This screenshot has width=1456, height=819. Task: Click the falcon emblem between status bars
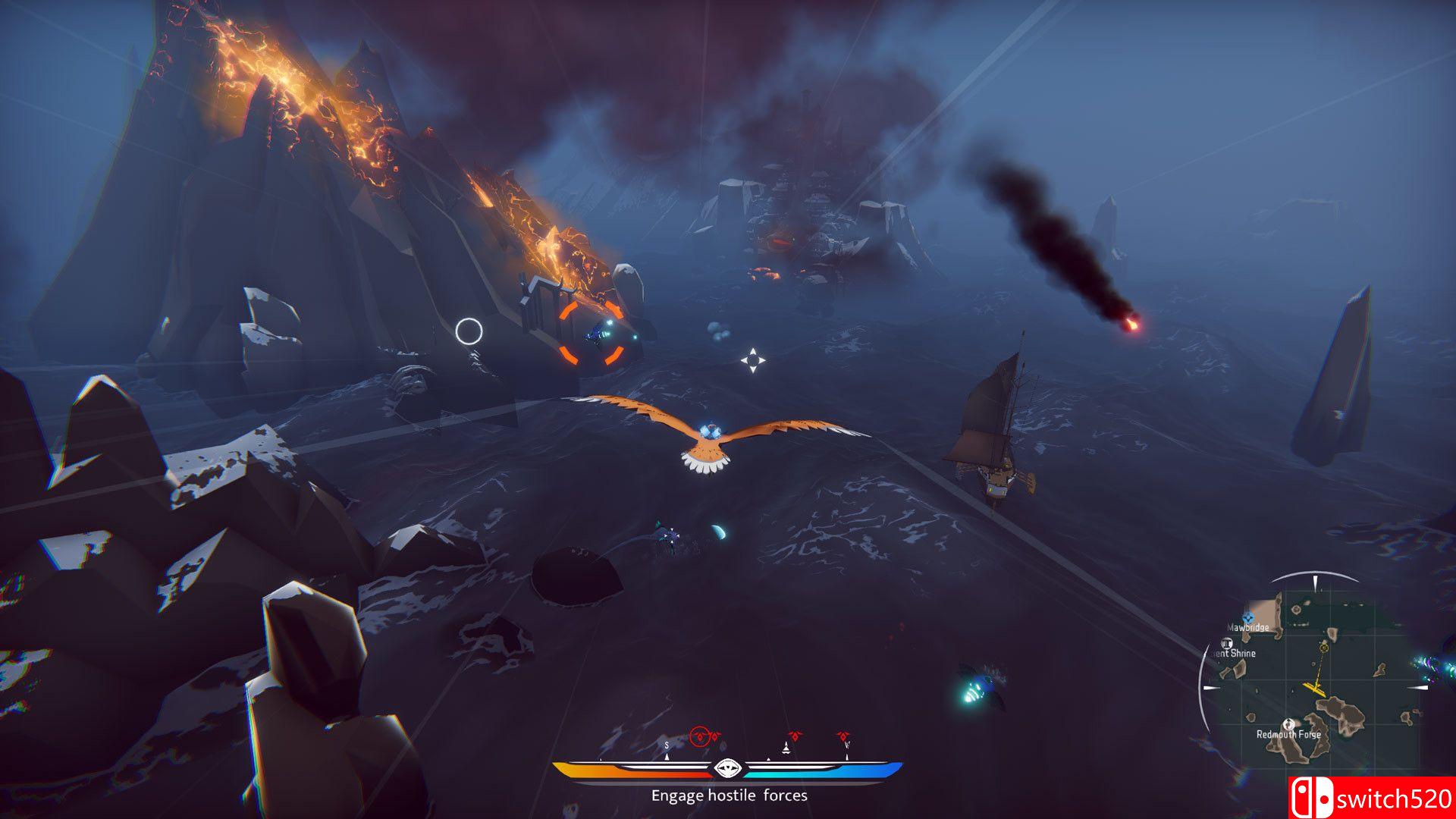727,768
